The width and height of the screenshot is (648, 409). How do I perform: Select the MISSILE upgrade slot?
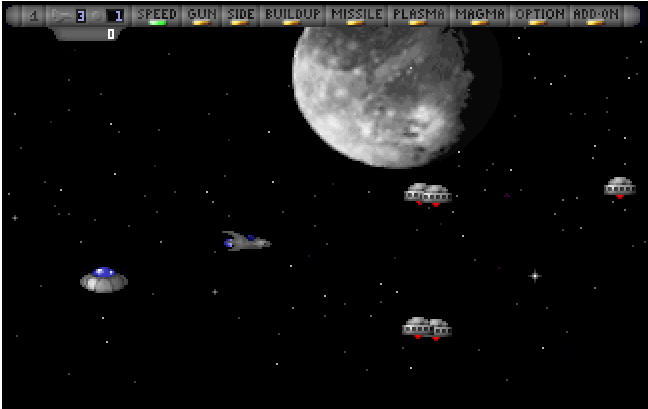(356, 15)
